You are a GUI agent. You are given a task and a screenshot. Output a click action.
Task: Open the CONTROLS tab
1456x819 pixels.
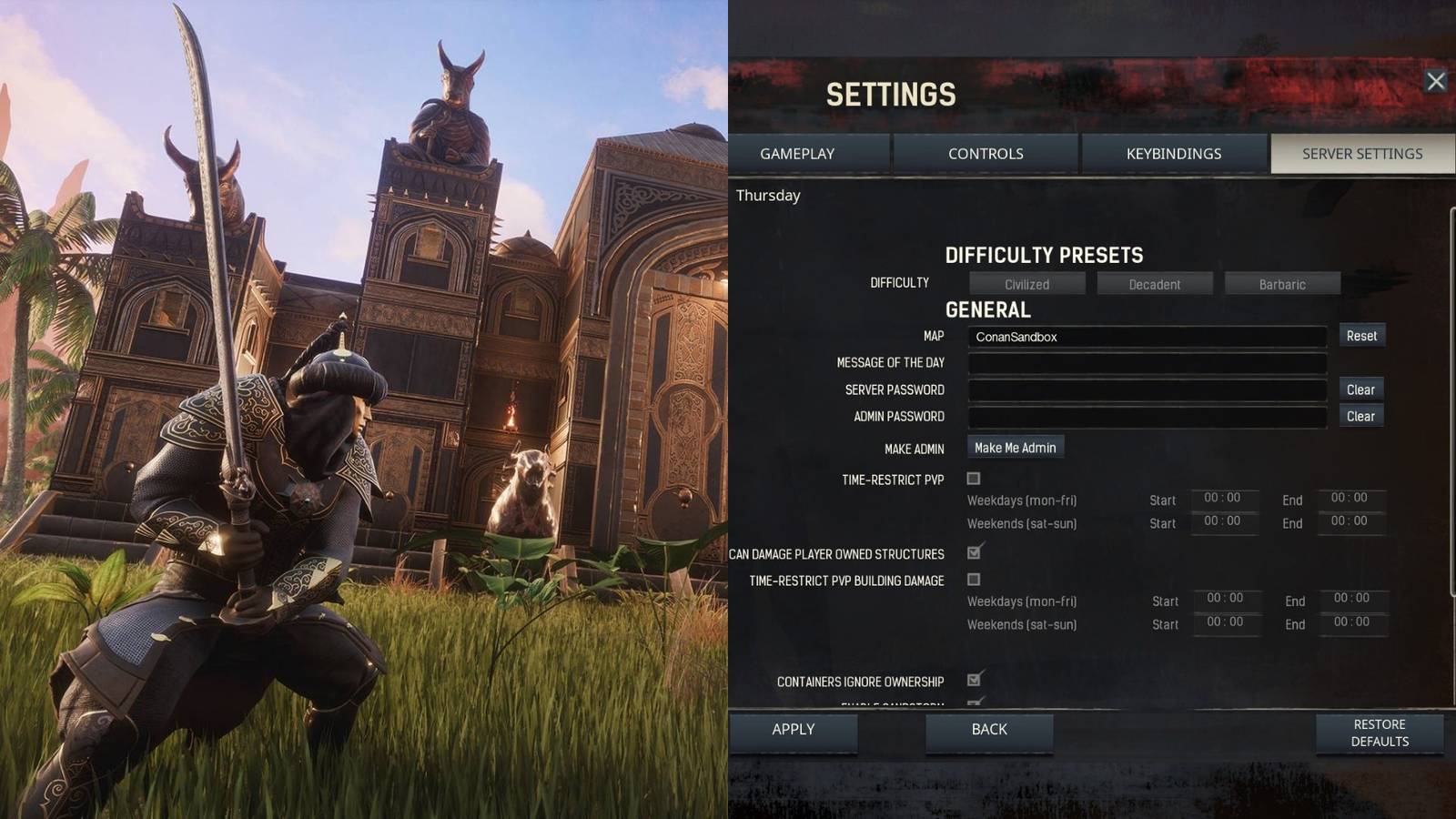[986, 154]
